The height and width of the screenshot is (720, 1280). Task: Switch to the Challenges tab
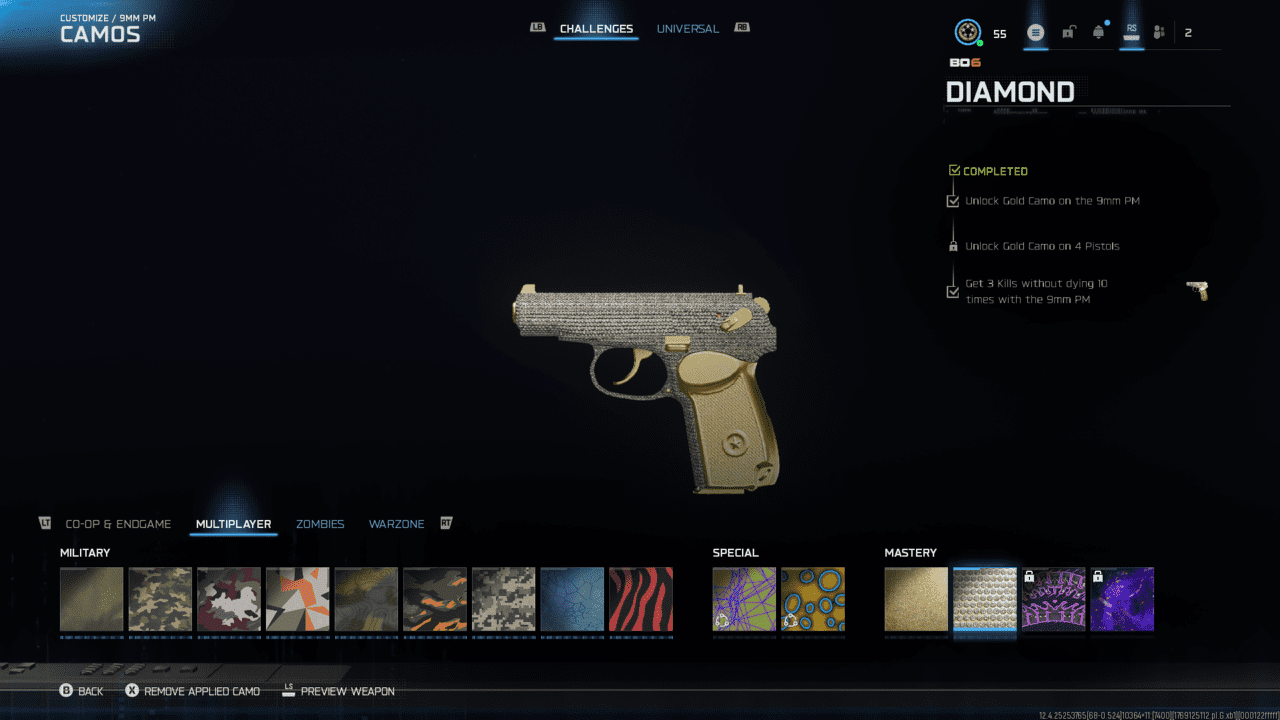[x=596, y=29]
